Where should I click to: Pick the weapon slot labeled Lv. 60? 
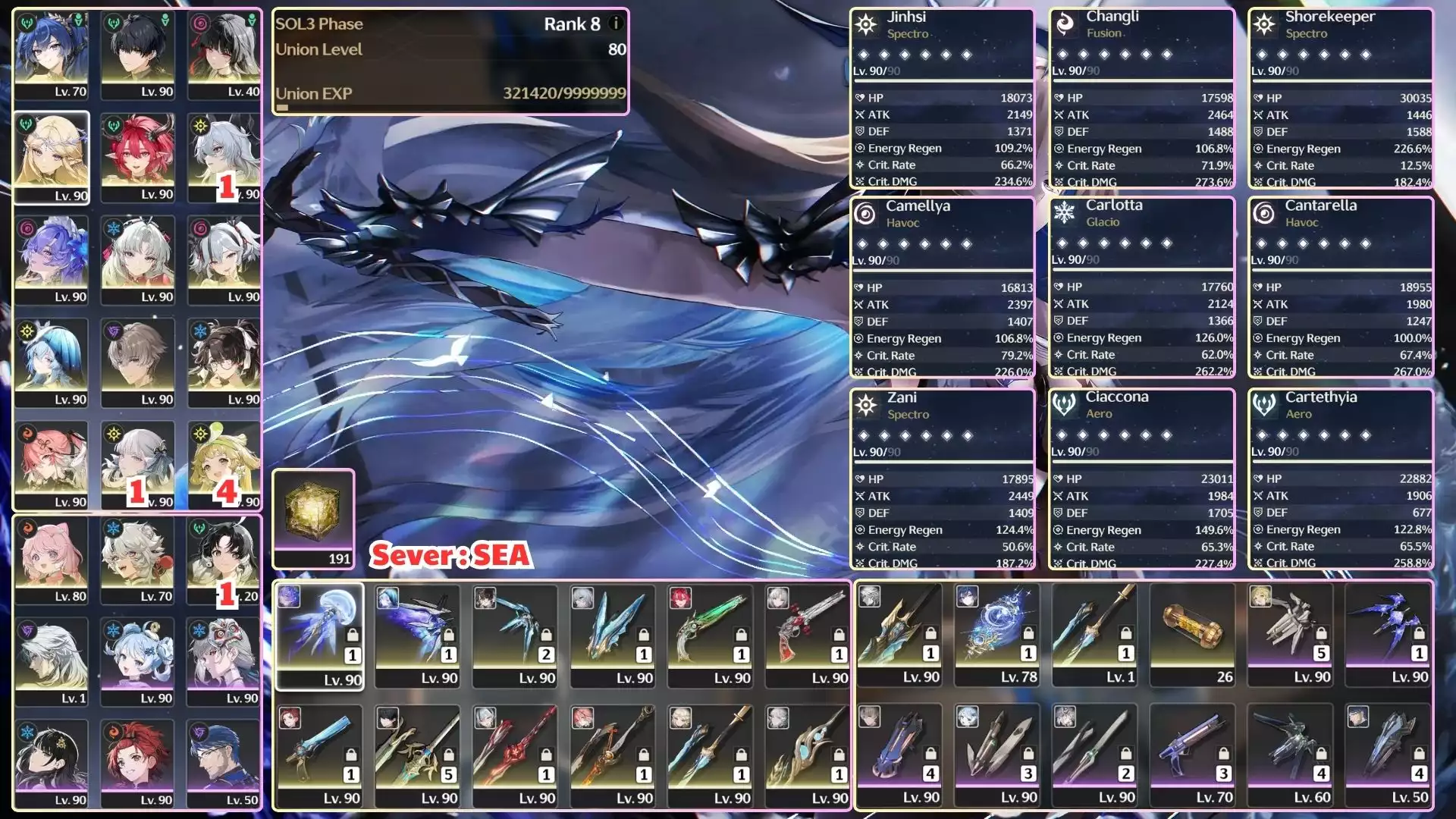coord(1290,756)
